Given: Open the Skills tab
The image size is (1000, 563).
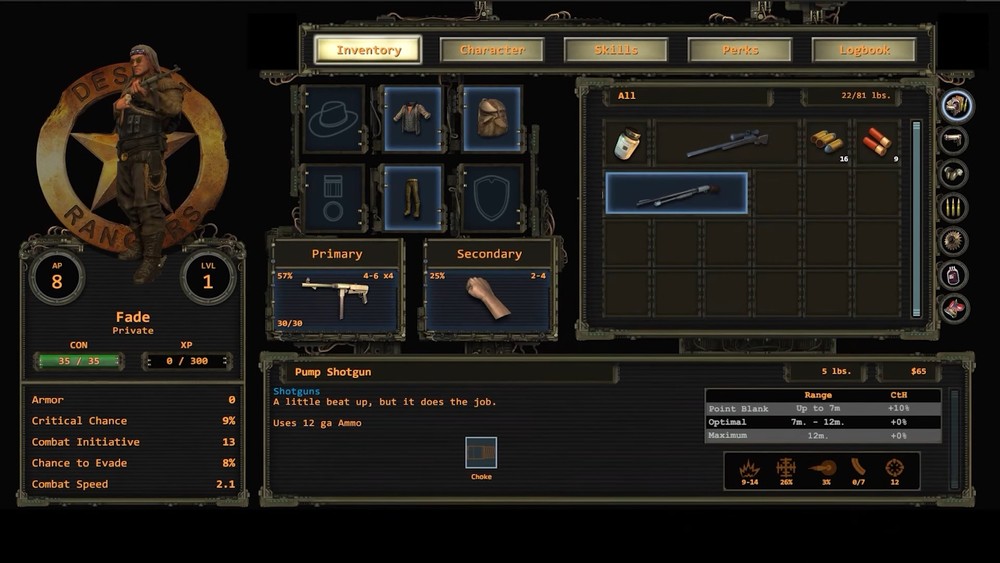Looking at the screenshot, I should 616,50.
